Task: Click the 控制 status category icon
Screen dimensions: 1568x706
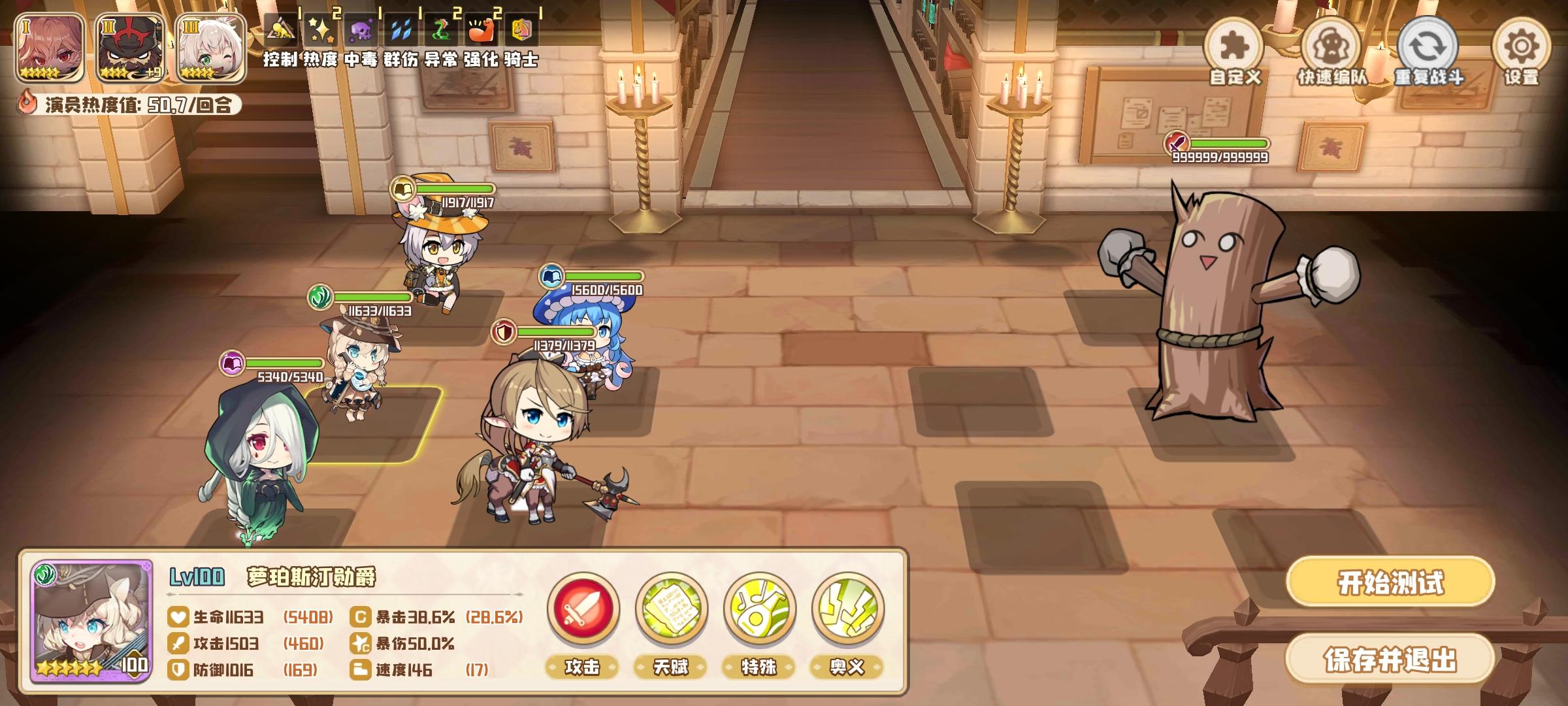Action: 282,29
